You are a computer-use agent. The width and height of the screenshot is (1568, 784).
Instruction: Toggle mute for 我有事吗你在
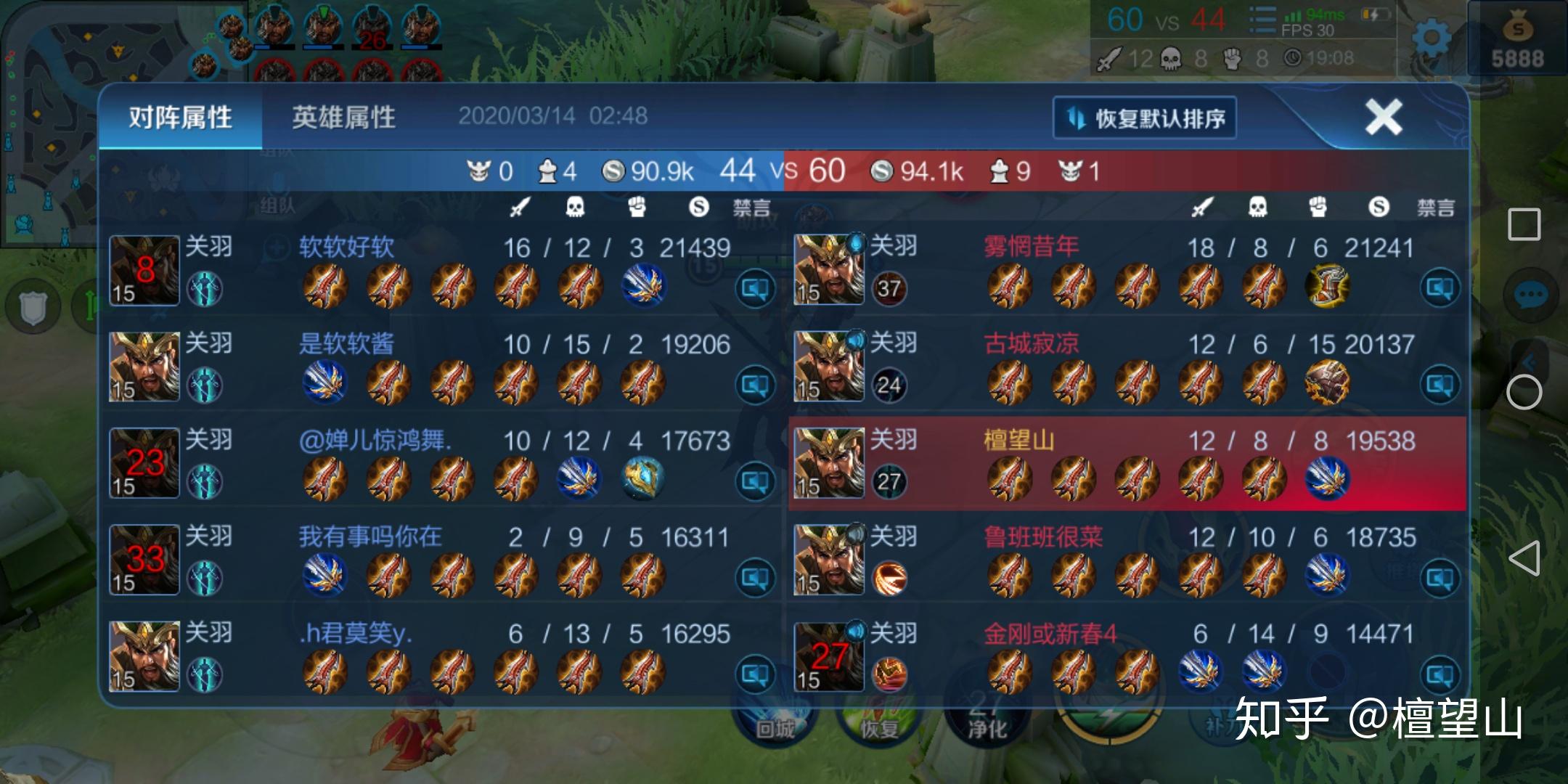point(755,579)
